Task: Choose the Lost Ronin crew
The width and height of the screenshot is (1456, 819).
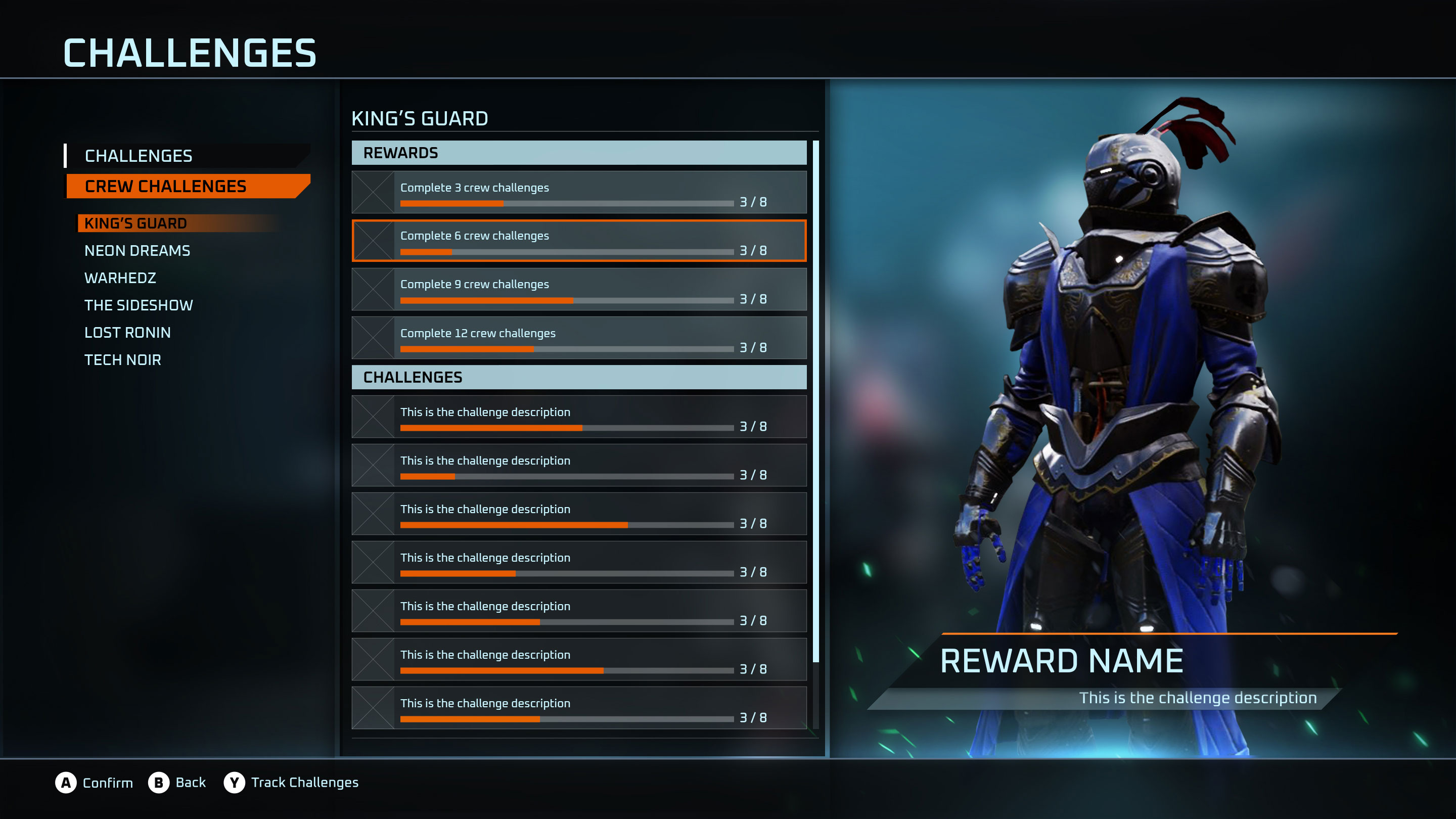Action: click(x=127, y=332)
